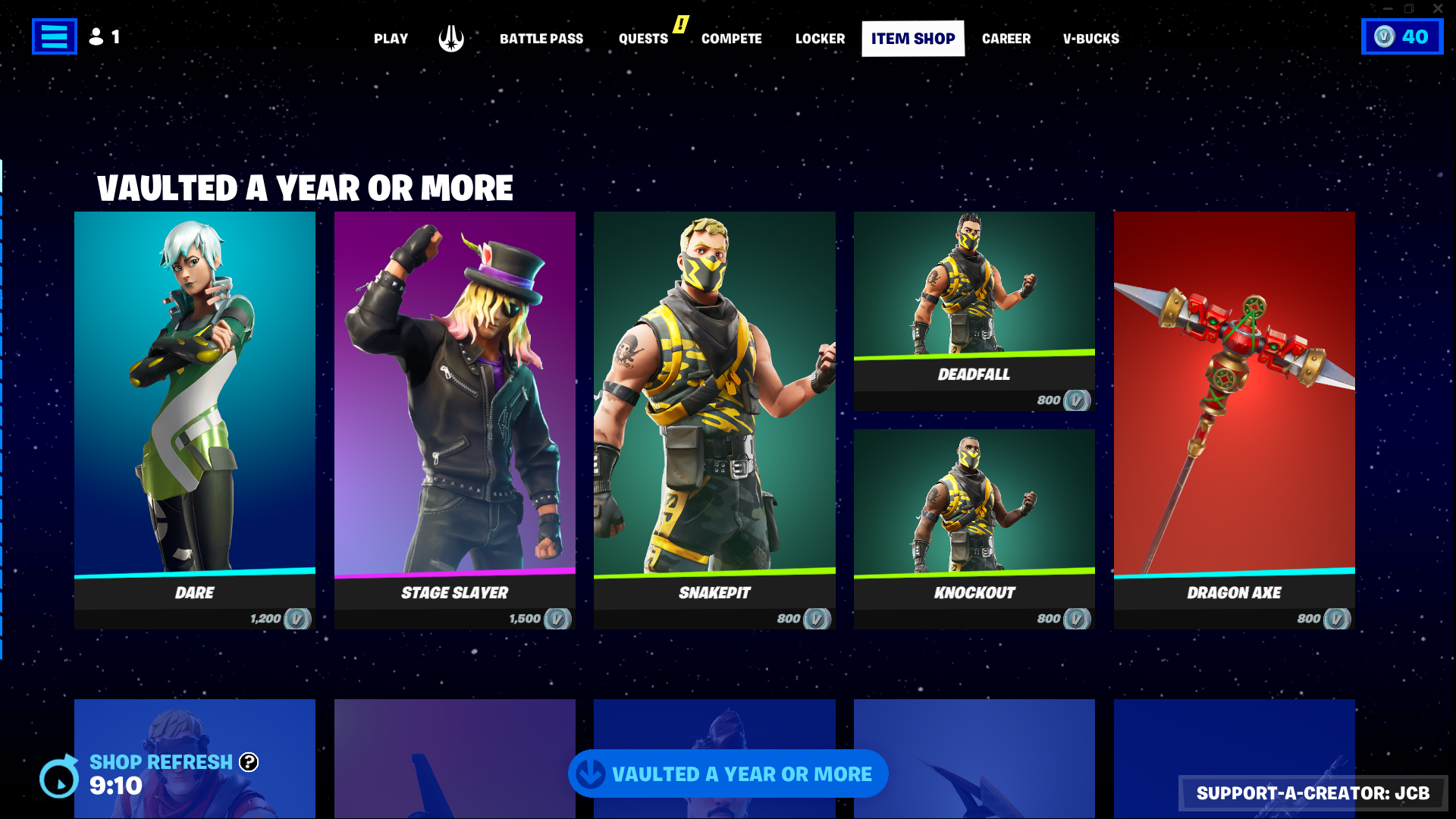Open the hamburger menu icon

click(54, 36)
